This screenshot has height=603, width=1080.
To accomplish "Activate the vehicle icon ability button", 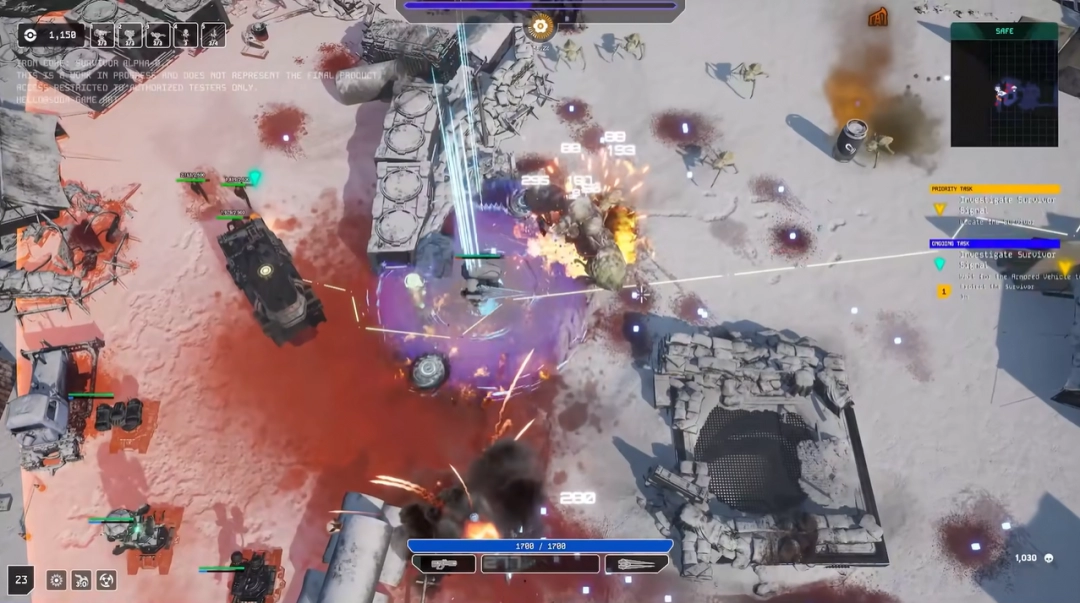I will coord(81,580).
